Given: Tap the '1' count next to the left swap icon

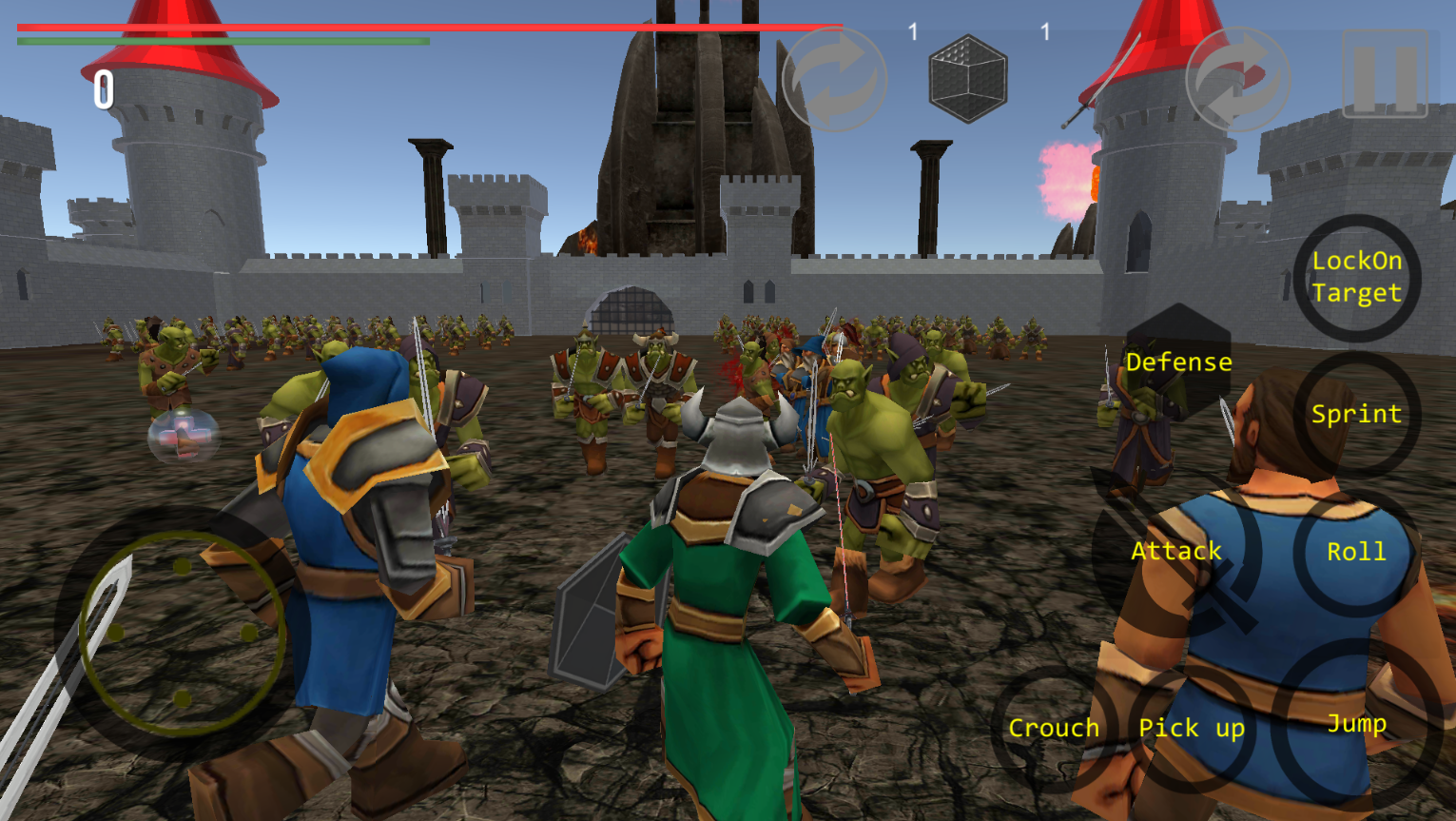Looking at the screenshot, I should click(x=910, y=29).
